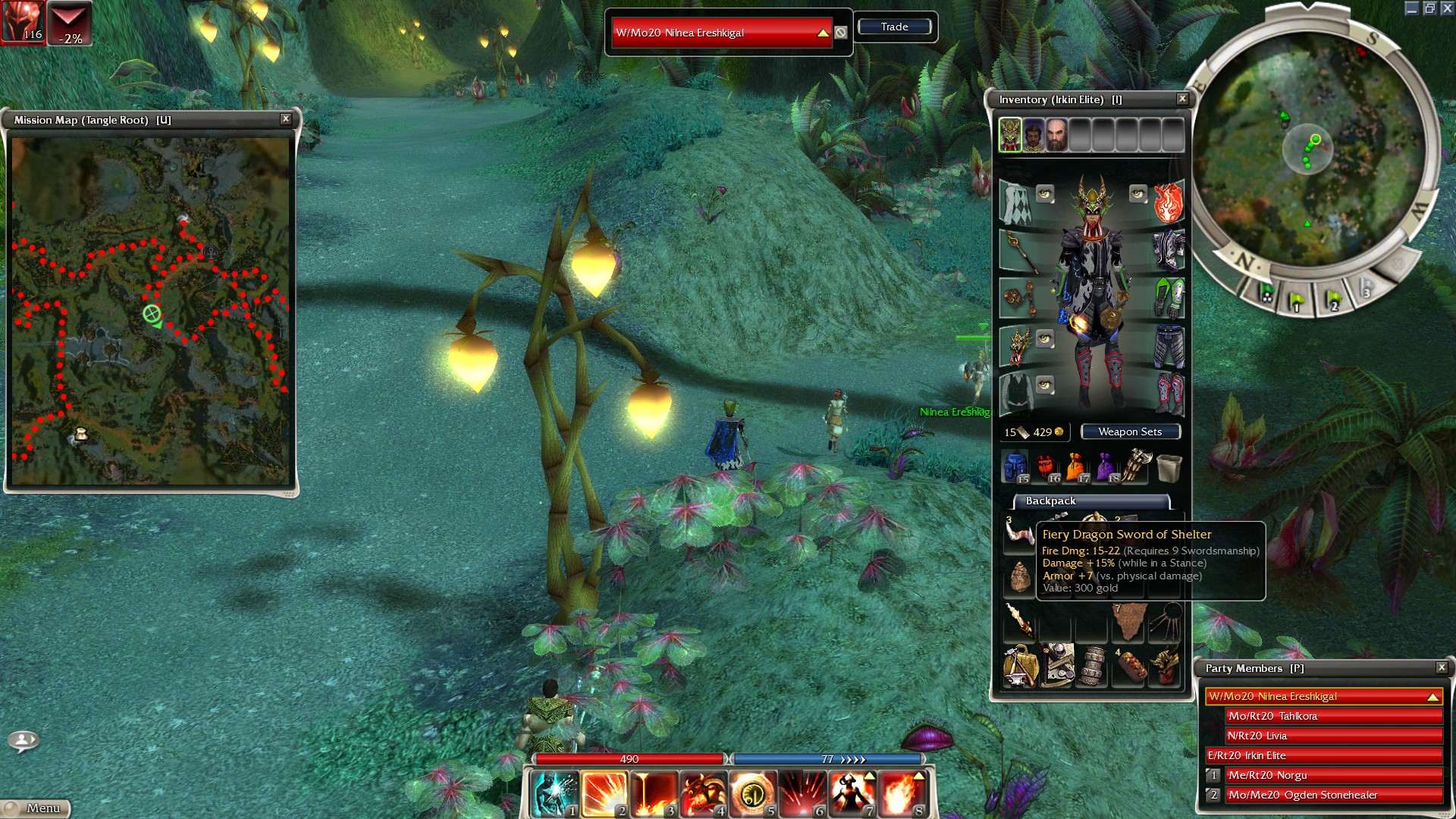Open the Menu button
The width and height of the screenshot is (1456, 819).
36,808
